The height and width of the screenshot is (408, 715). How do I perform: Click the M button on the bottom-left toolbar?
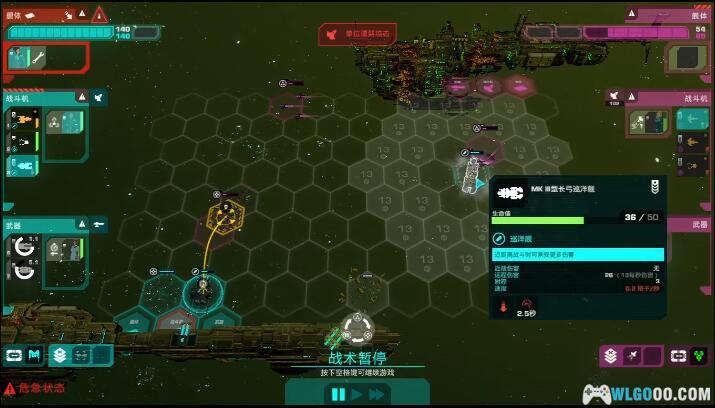click(x=35, y=355)
